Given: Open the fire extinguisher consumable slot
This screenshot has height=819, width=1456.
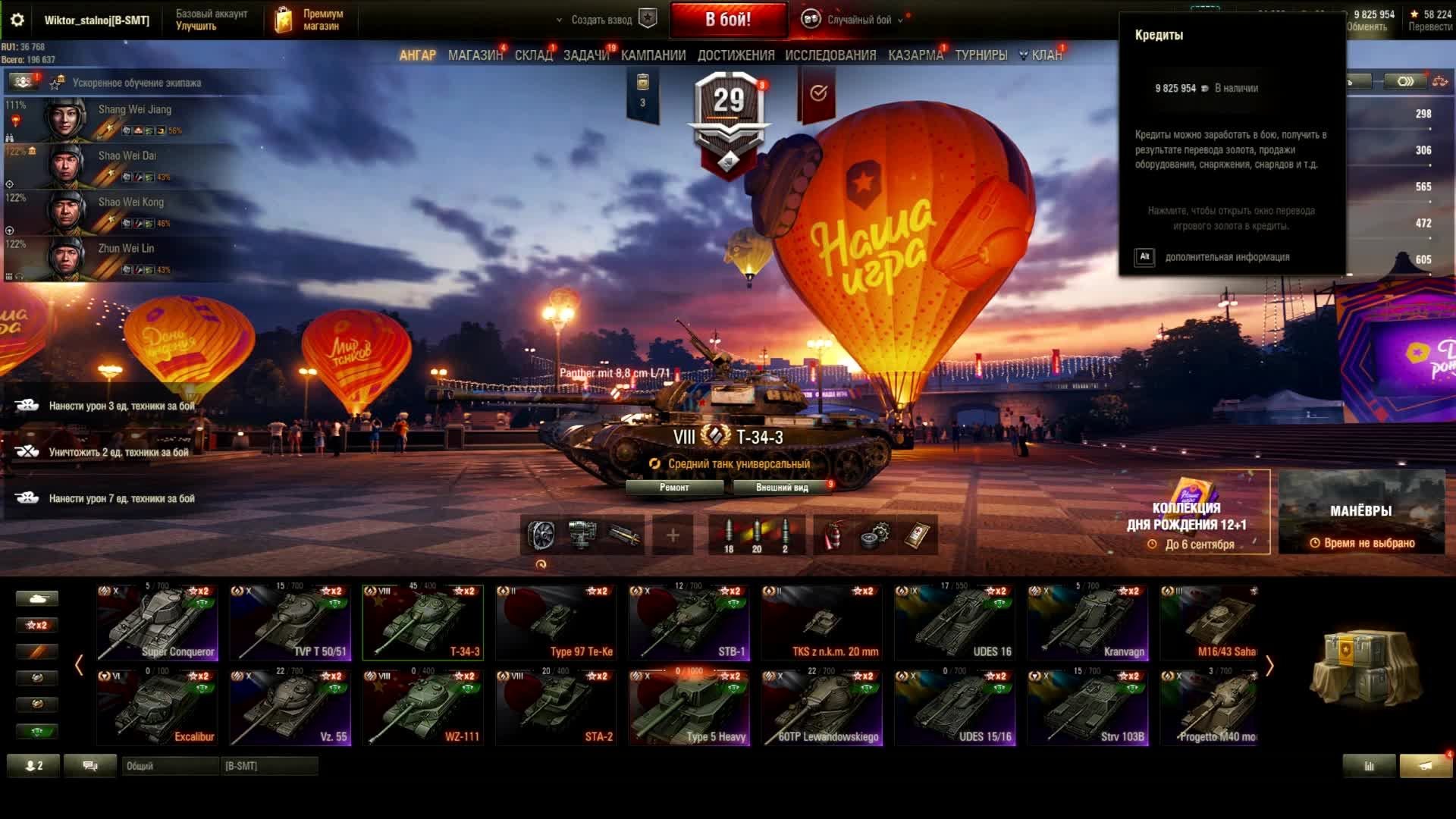Looking at the screenshot, I should point(833,535).
